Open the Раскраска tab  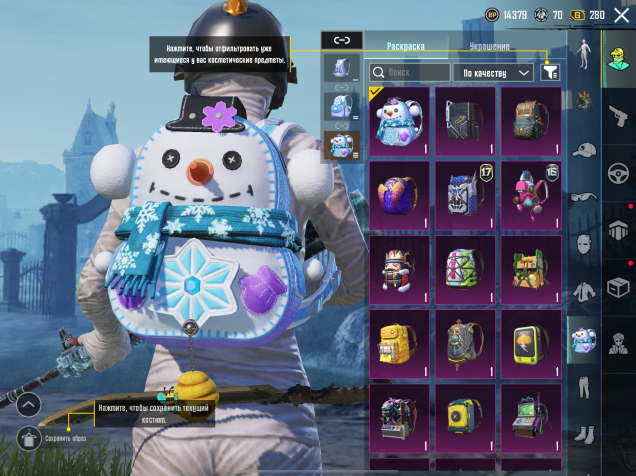click(405, 47)
